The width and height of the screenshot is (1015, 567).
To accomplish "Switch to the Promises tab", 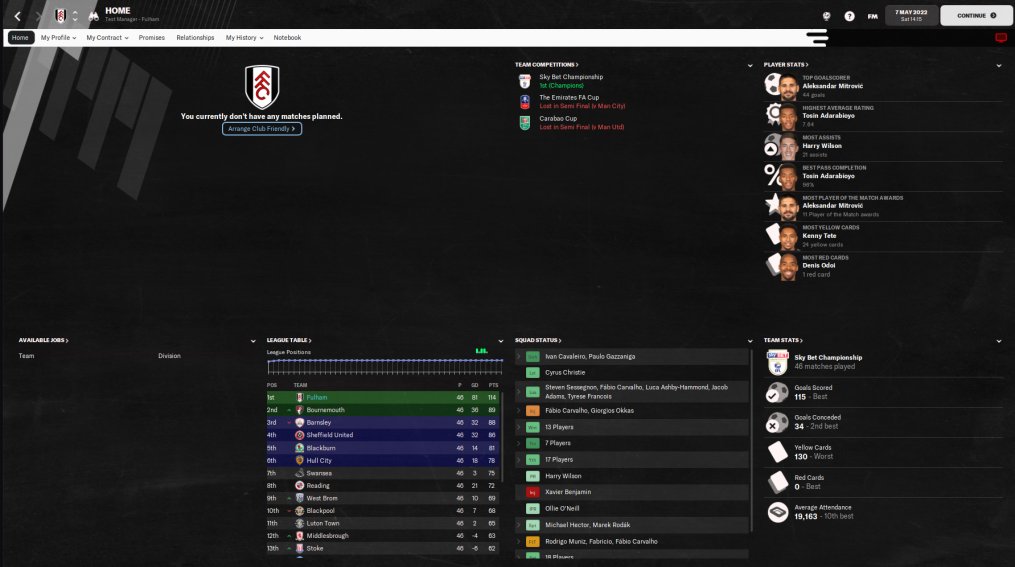I will tap(152, 38).
